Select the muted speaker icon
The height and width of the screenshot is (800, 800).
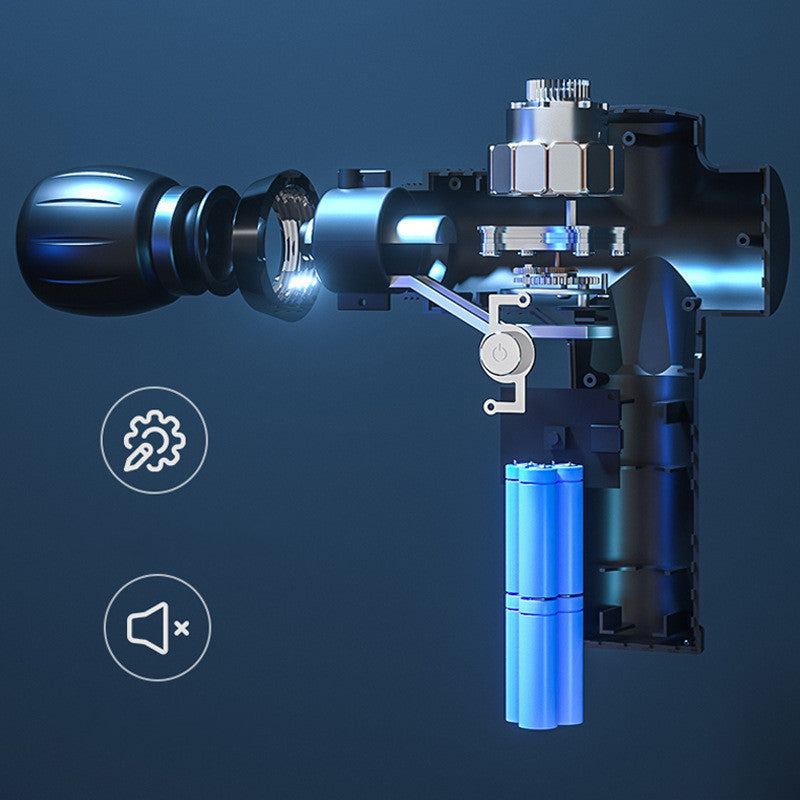pos(157,628)
